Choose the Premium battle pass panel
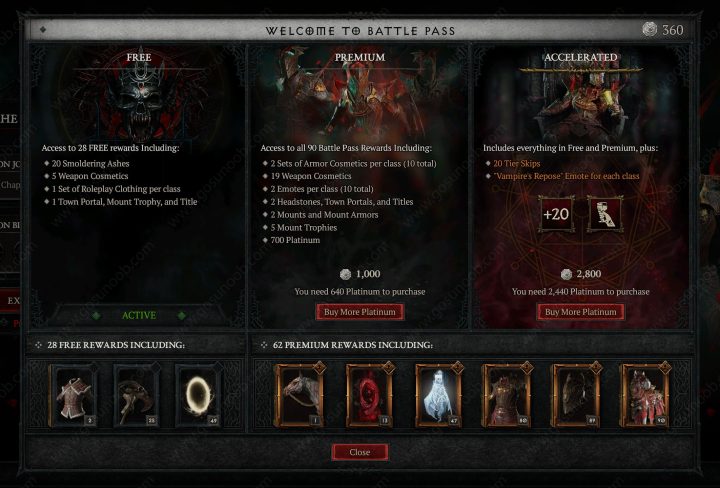This screenshot has width=720, height=488. (359, 180)
